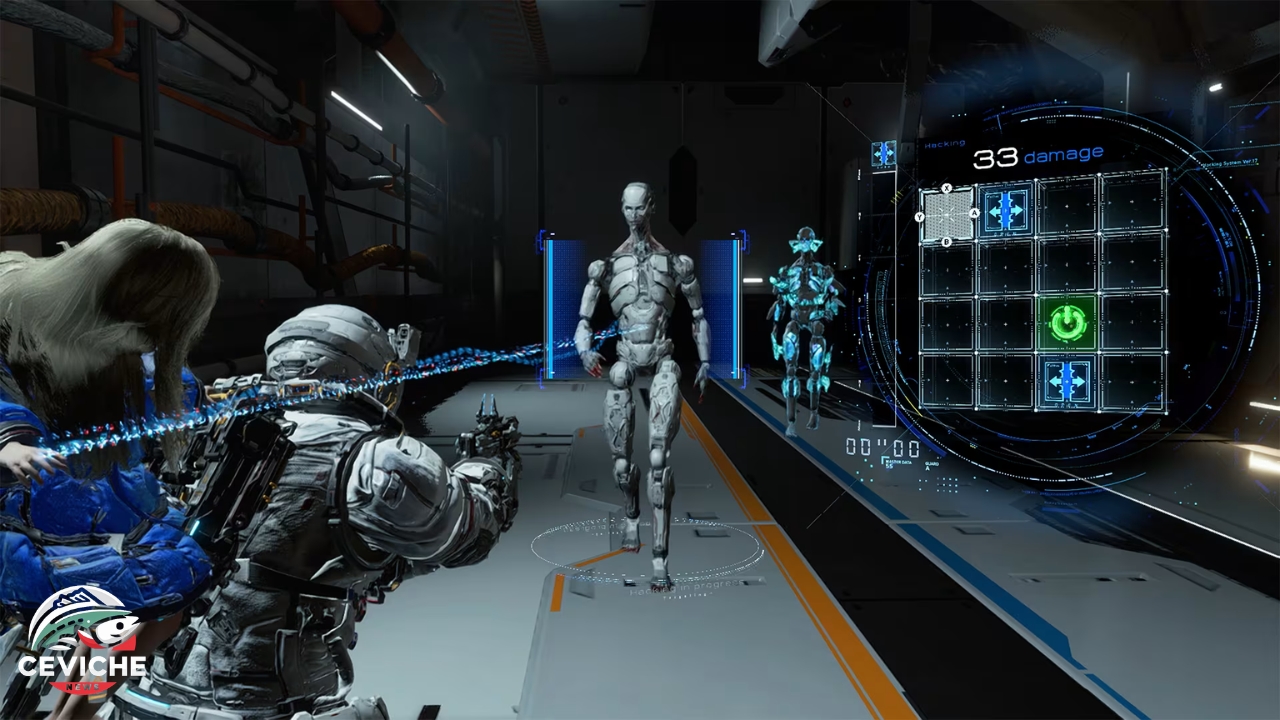Choose the arrow block beside the grey cursor tile
This screenshot has height=720, width=1280.
[1007, 209]
